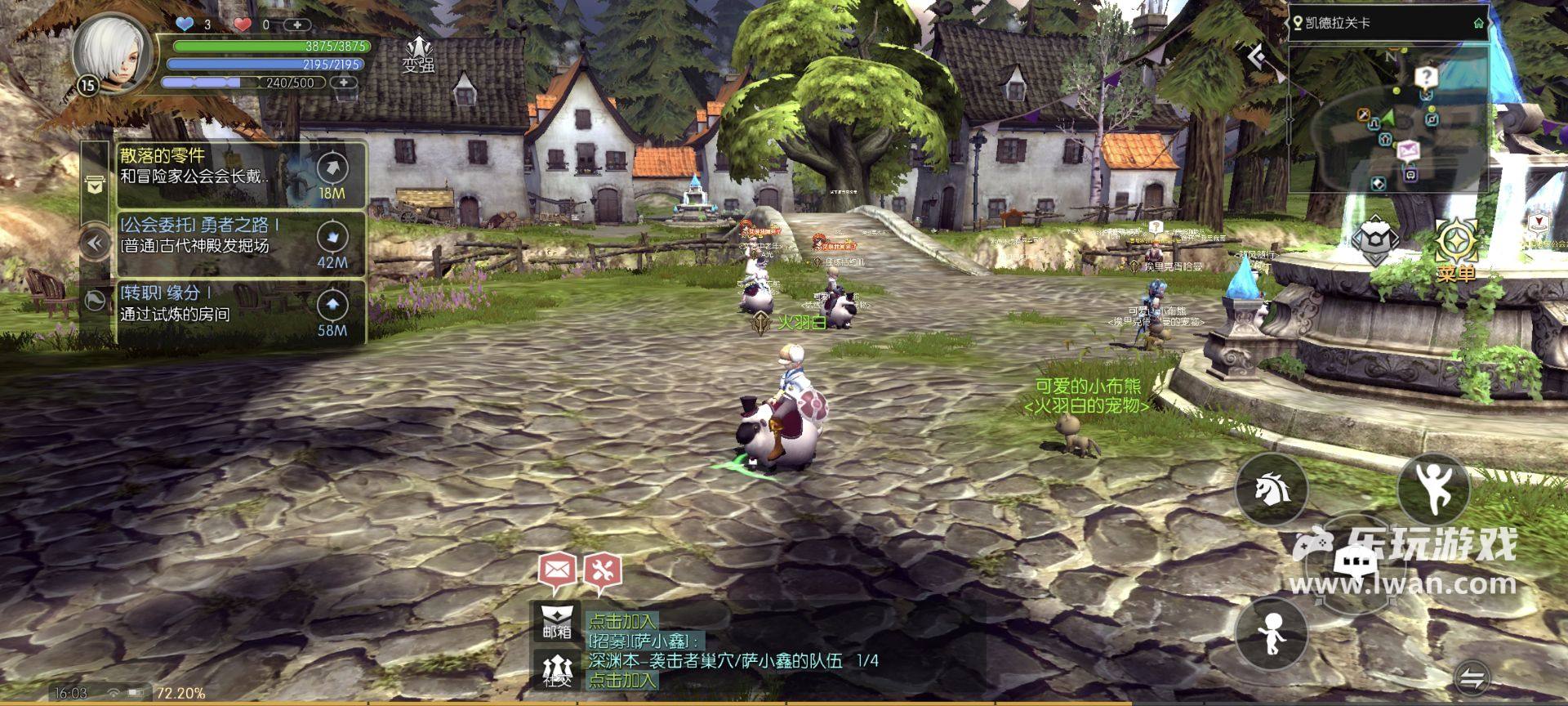Activate the jumping figure action button
The image size is (1568, 706).
point(1433,488)
